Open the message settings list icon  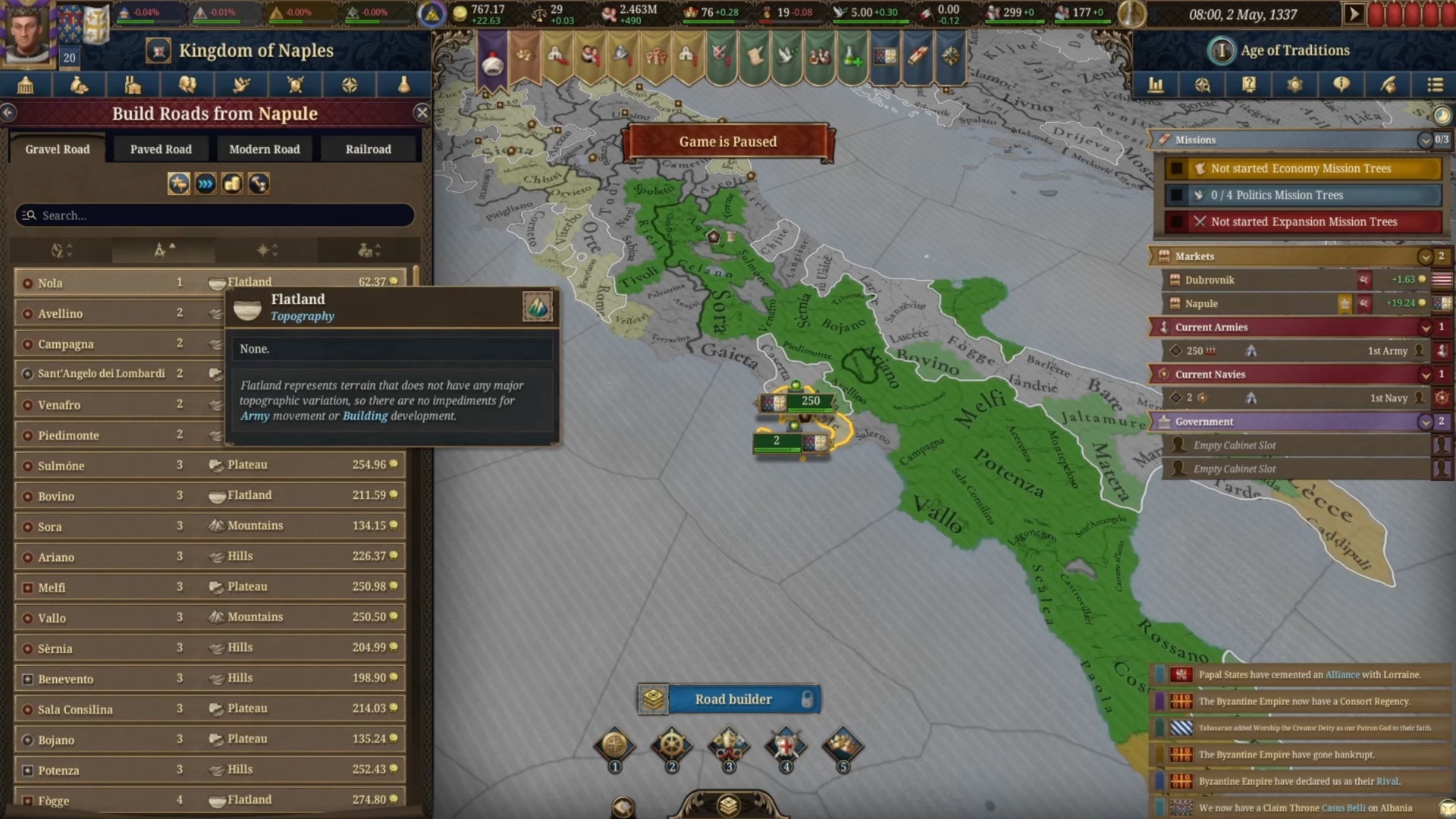pyautogui.click(x=1435, y=85)
